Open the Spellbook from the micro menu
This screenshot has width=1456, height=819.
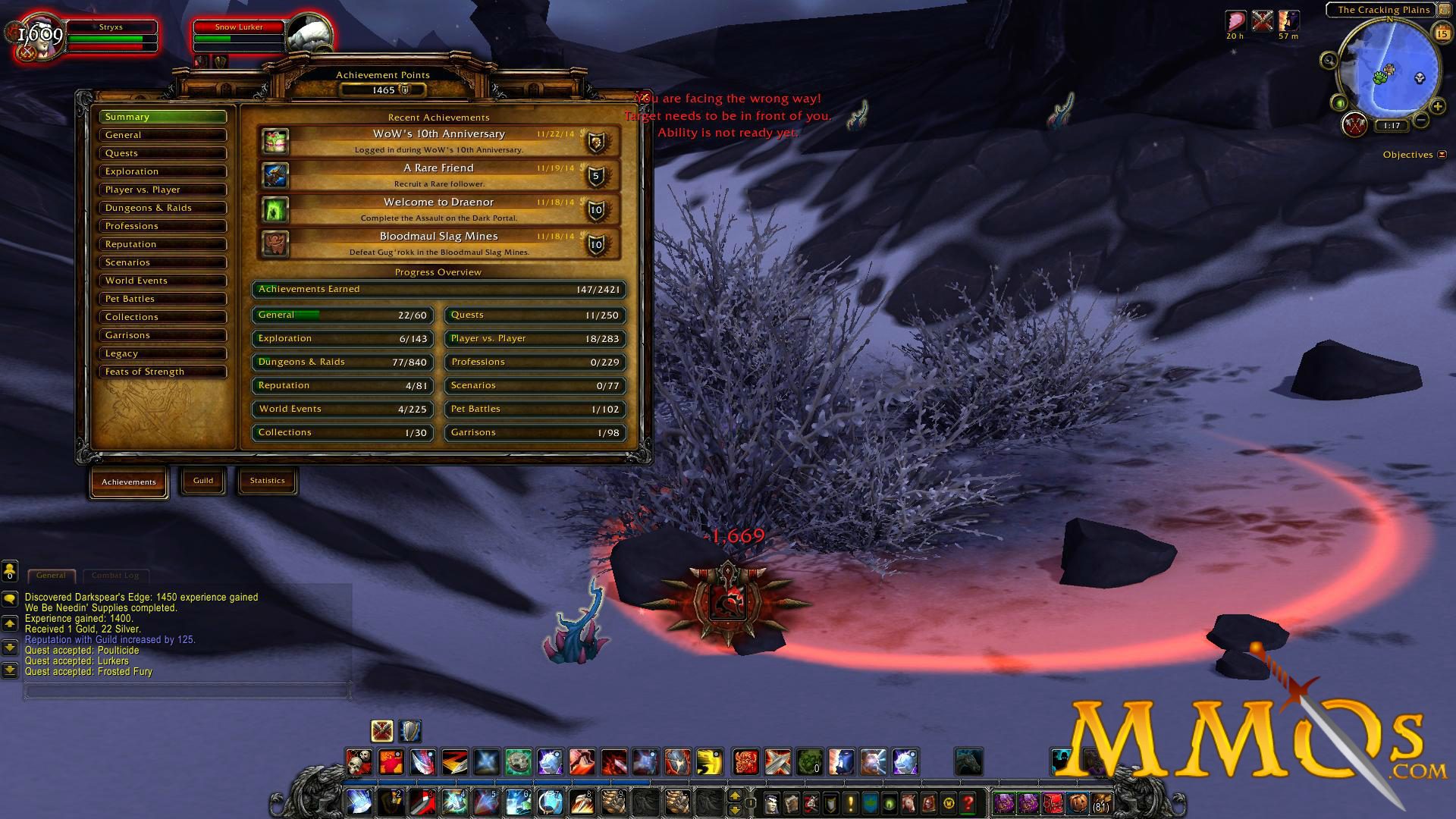click(x=792, y=803)
